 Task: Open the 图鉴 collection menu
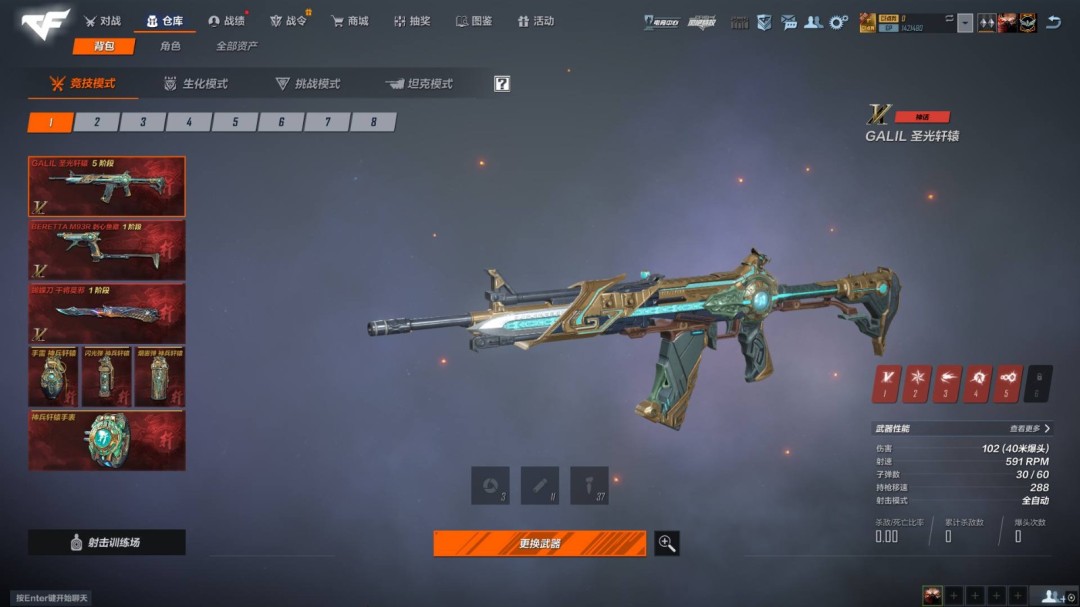tap(474, 21)
